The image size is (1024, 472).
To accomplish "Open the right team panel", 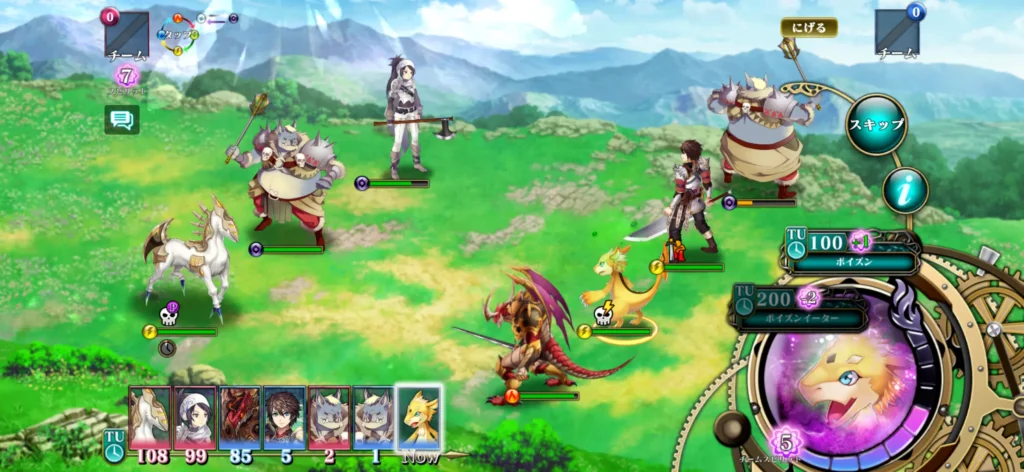I will [896, 33].
